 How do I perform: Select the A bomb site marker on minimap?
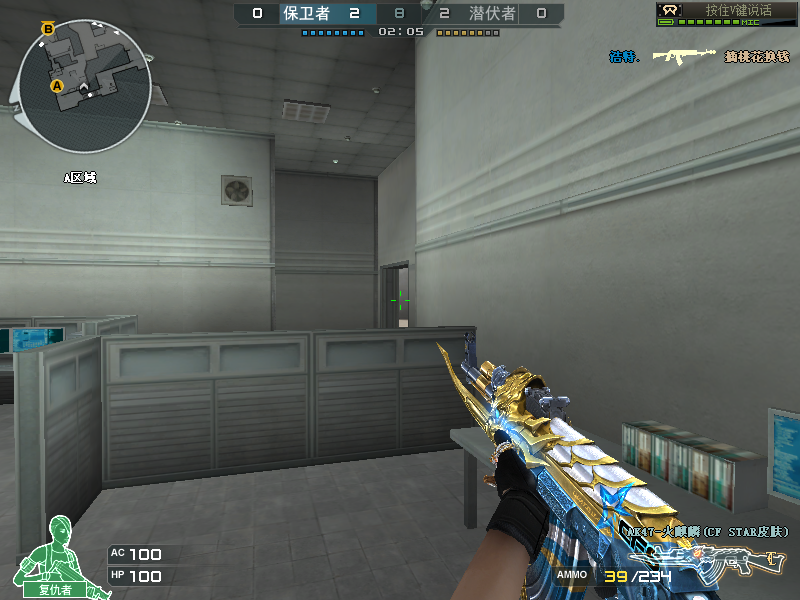58,87
